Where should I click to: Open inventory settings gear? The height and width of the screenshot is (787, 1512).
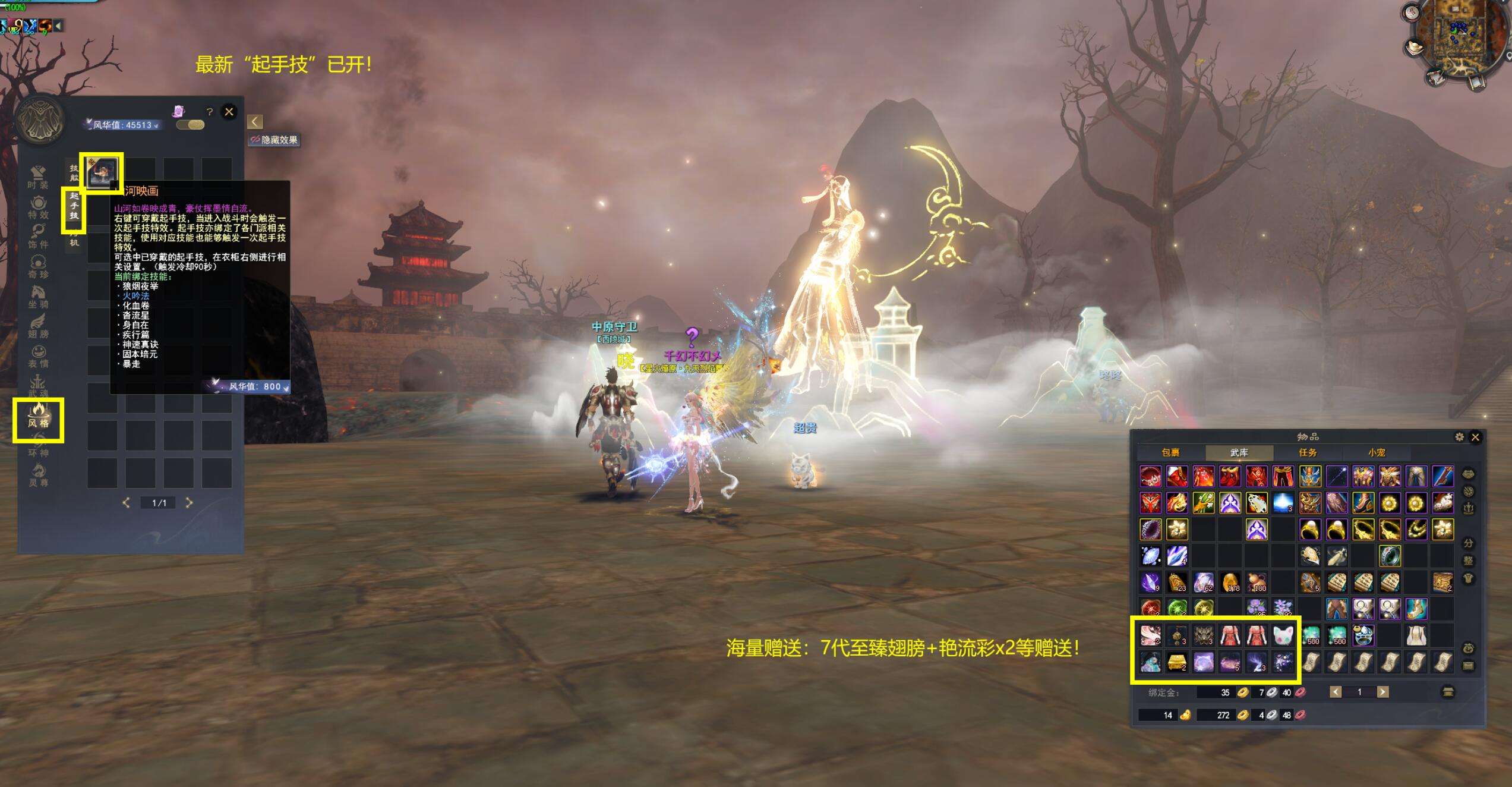point(1459,437)
